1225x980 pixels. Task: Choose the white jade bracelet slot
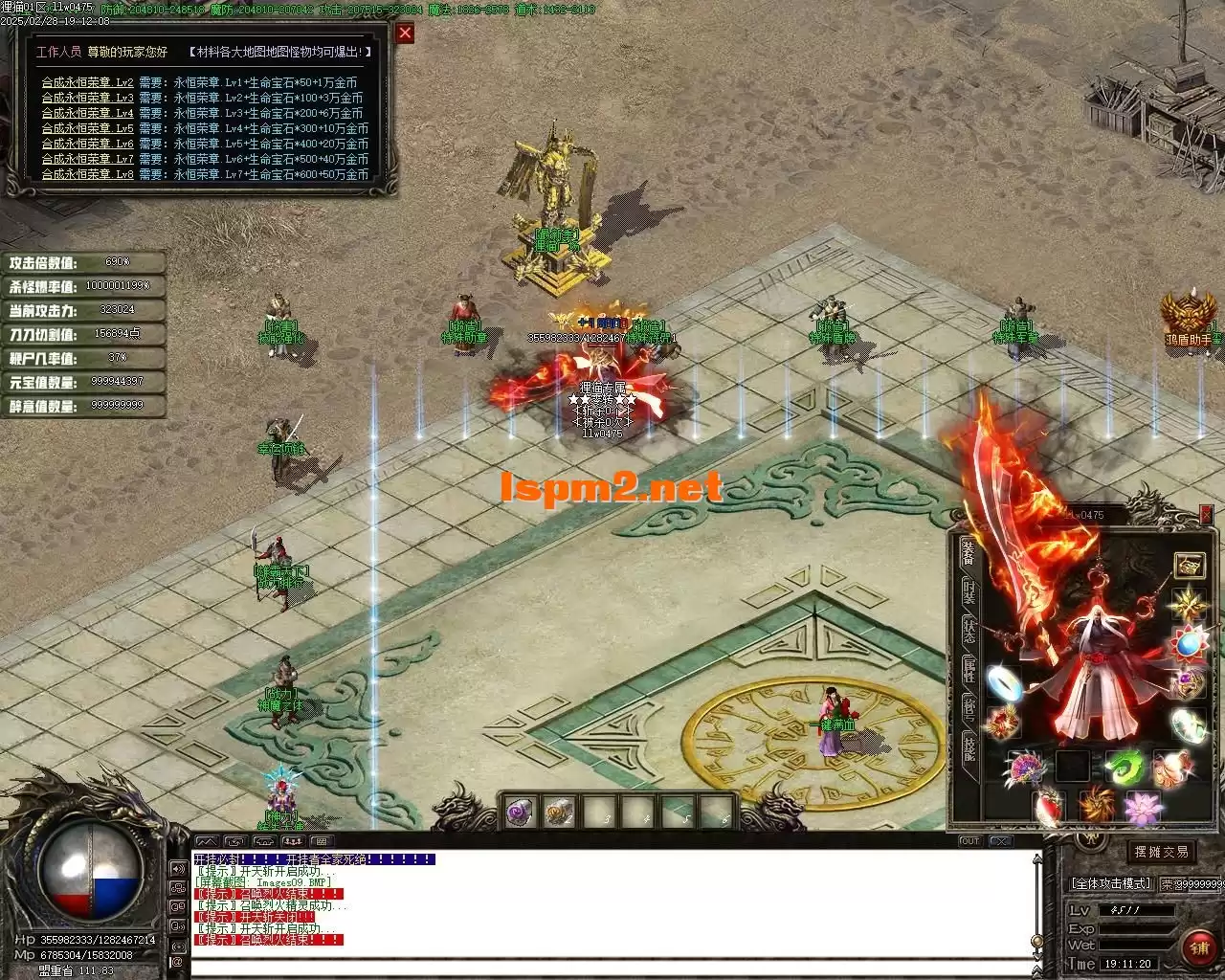[x=1004, y=681]
